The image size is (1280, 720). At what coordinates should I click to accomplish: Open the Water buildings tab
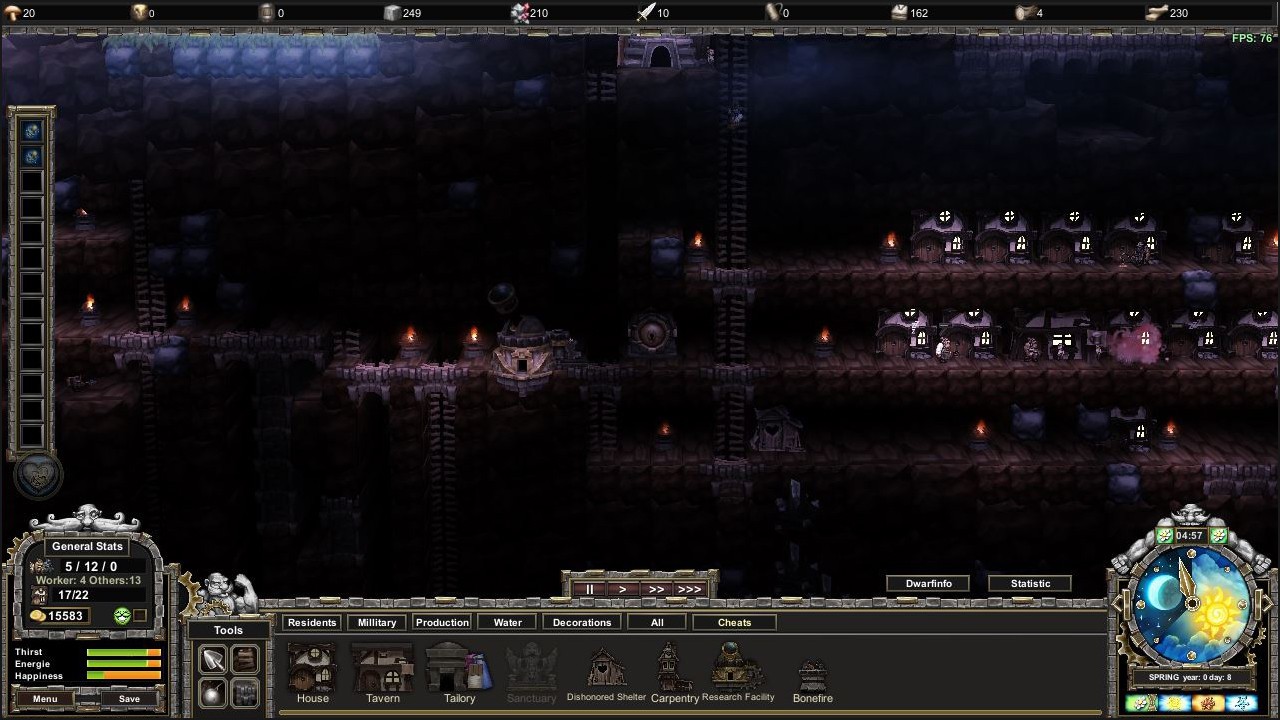coord(506,621)
